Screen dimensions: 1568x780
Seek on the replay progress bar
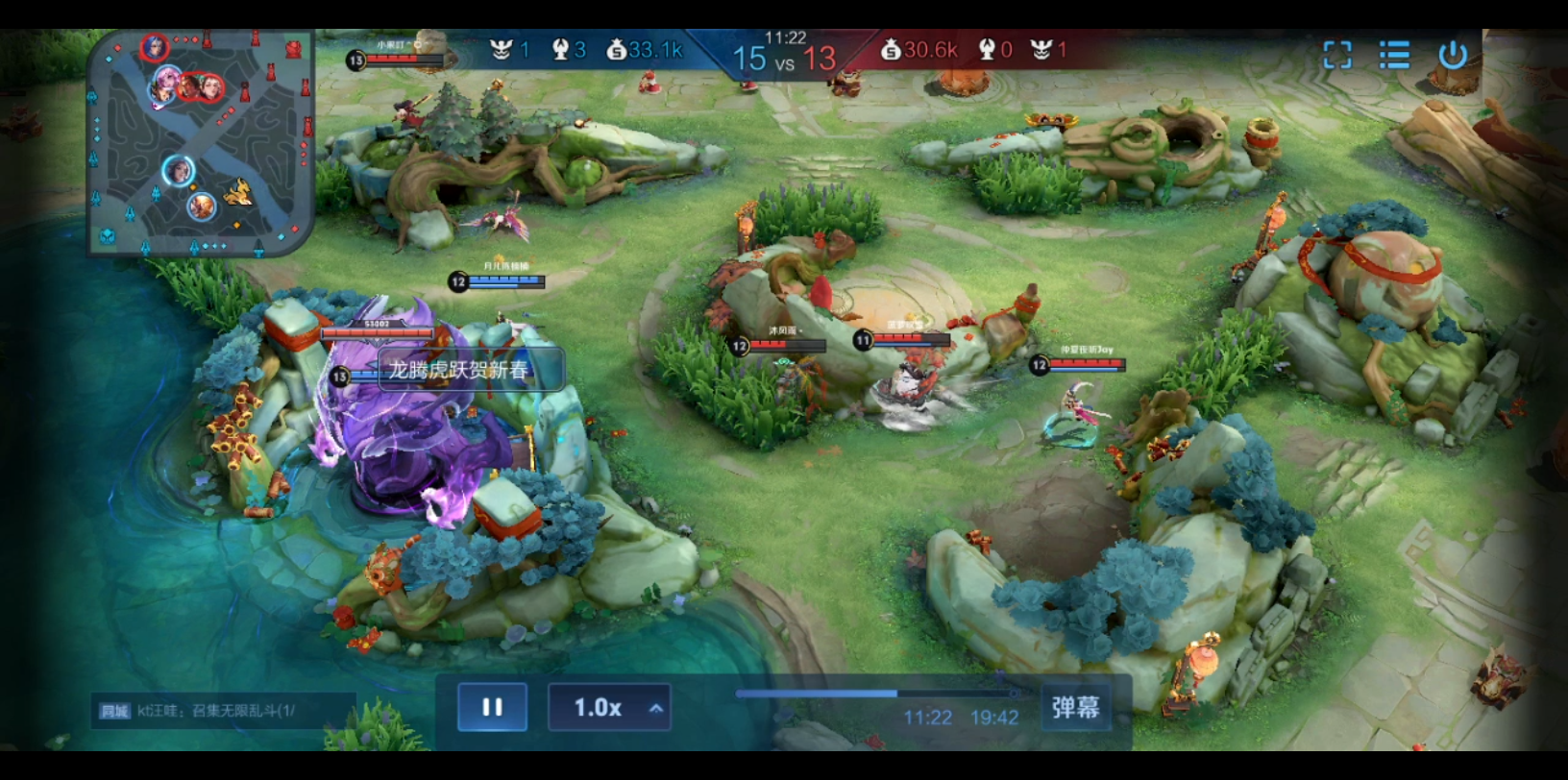[876, 693]
